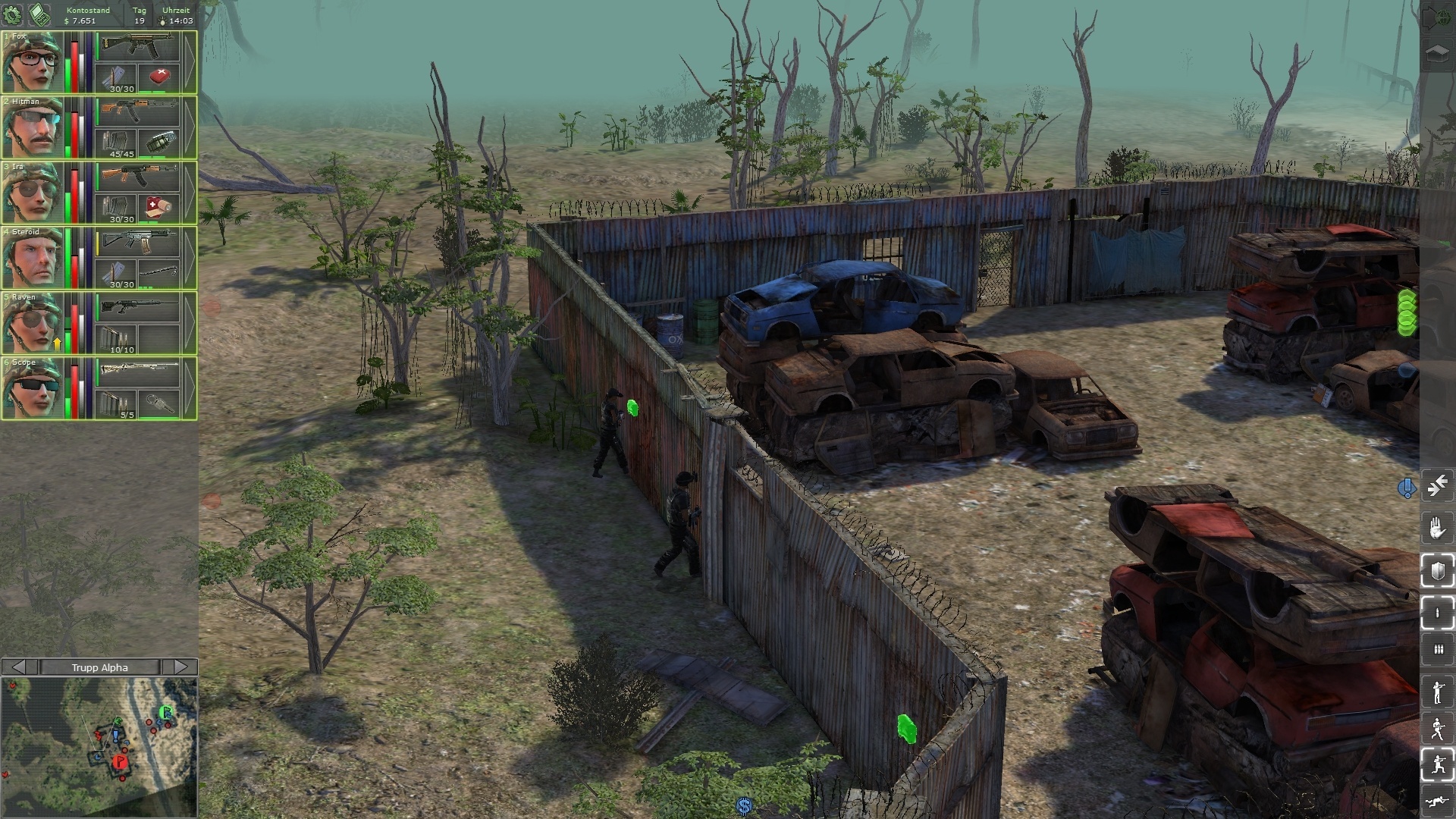Toggle the defensive shield mode

coord(1437,571)
